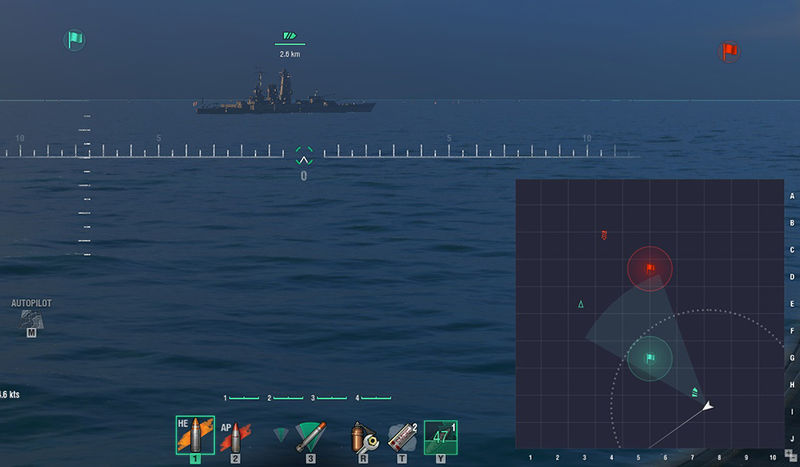Click the green allied base flag indicator
This screenshot has width=800, height=467.
tap(74, 40)
